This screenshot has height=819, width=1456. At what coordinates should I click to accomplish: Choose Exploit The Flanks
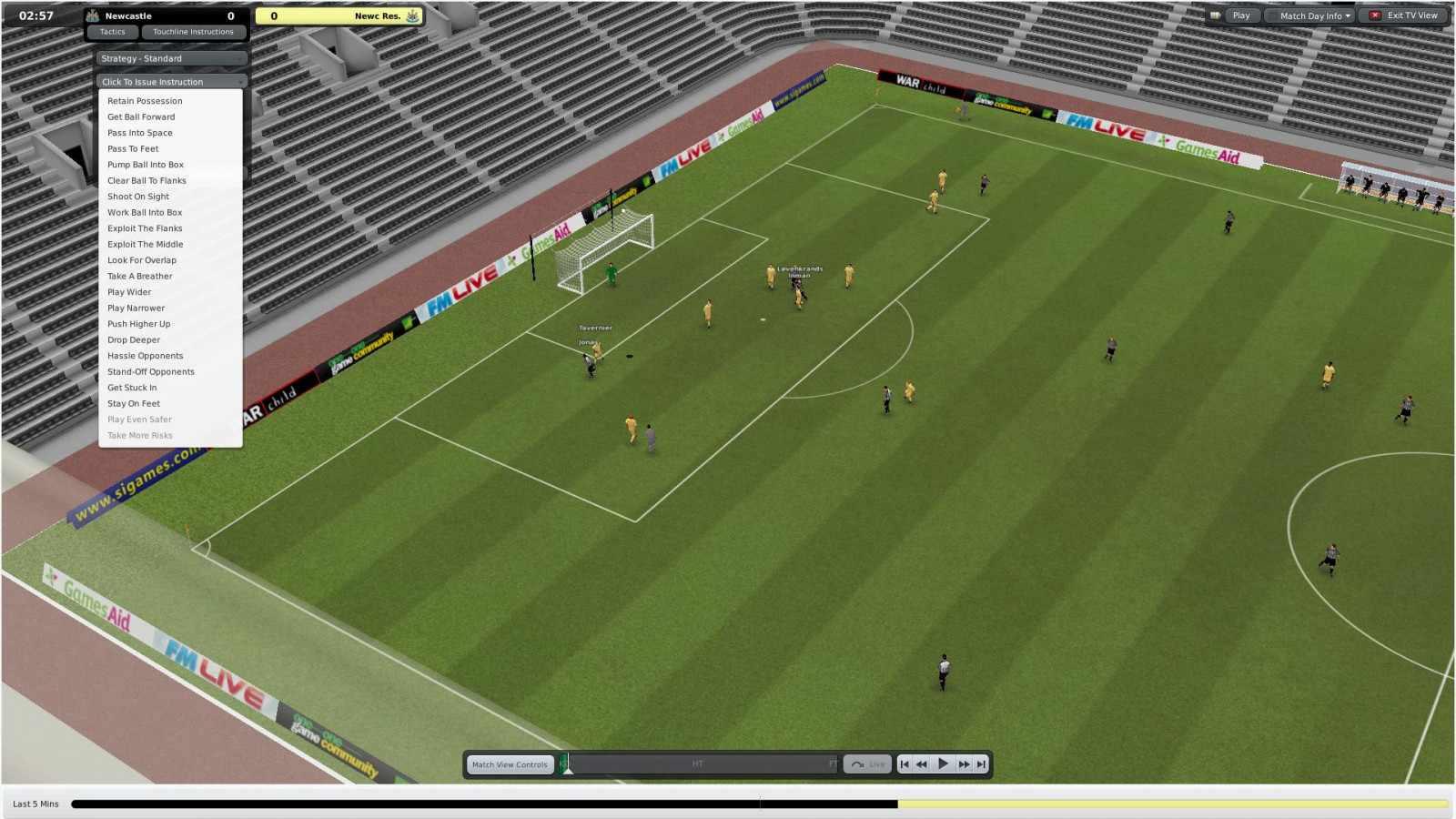click(x=145, y=228)
